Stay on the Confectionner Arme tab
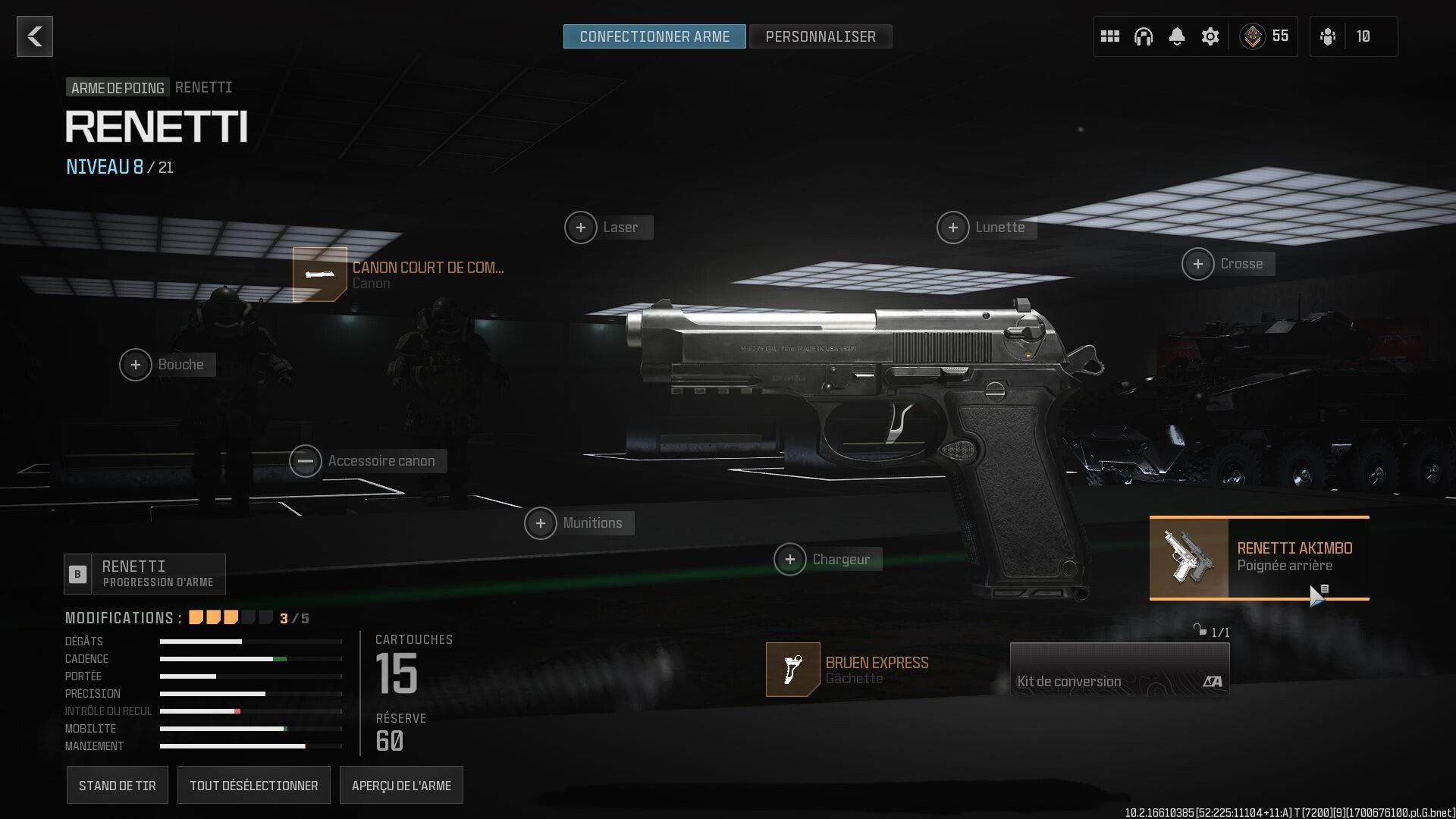 tap(654, 36)
